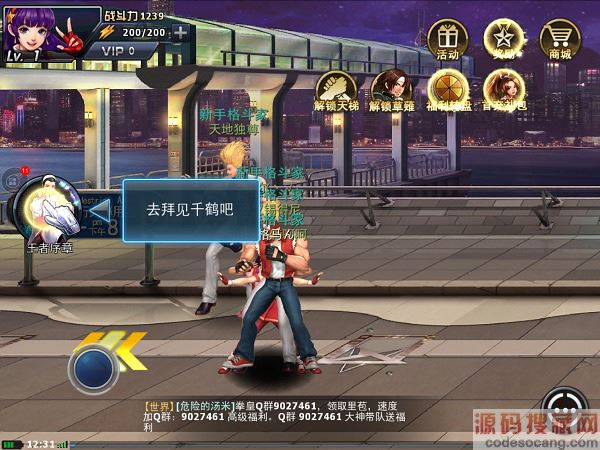The width and height of the screenshot is (600, 450).
Task: Open the VIP 0 badge
Action: click(117, 50)
